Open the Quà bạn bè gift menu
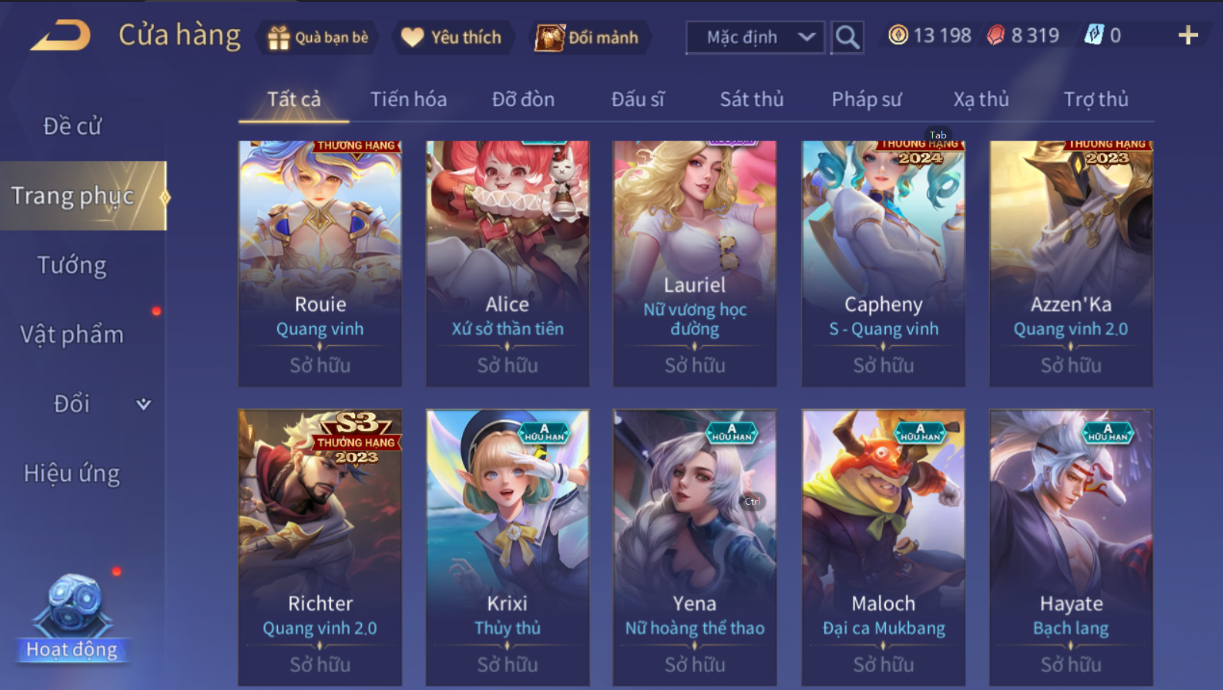Screen dimensions: 1223x690 (320, 38)
